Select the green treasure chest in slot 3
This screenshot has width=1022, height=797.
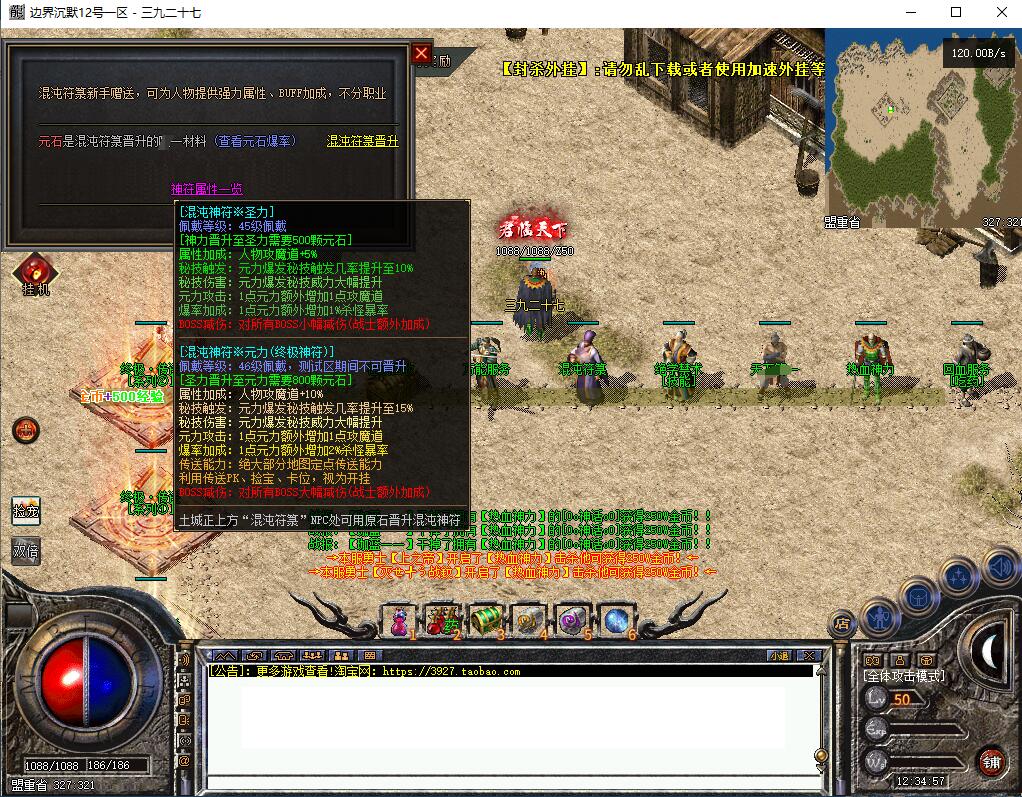tap(485, 620)
